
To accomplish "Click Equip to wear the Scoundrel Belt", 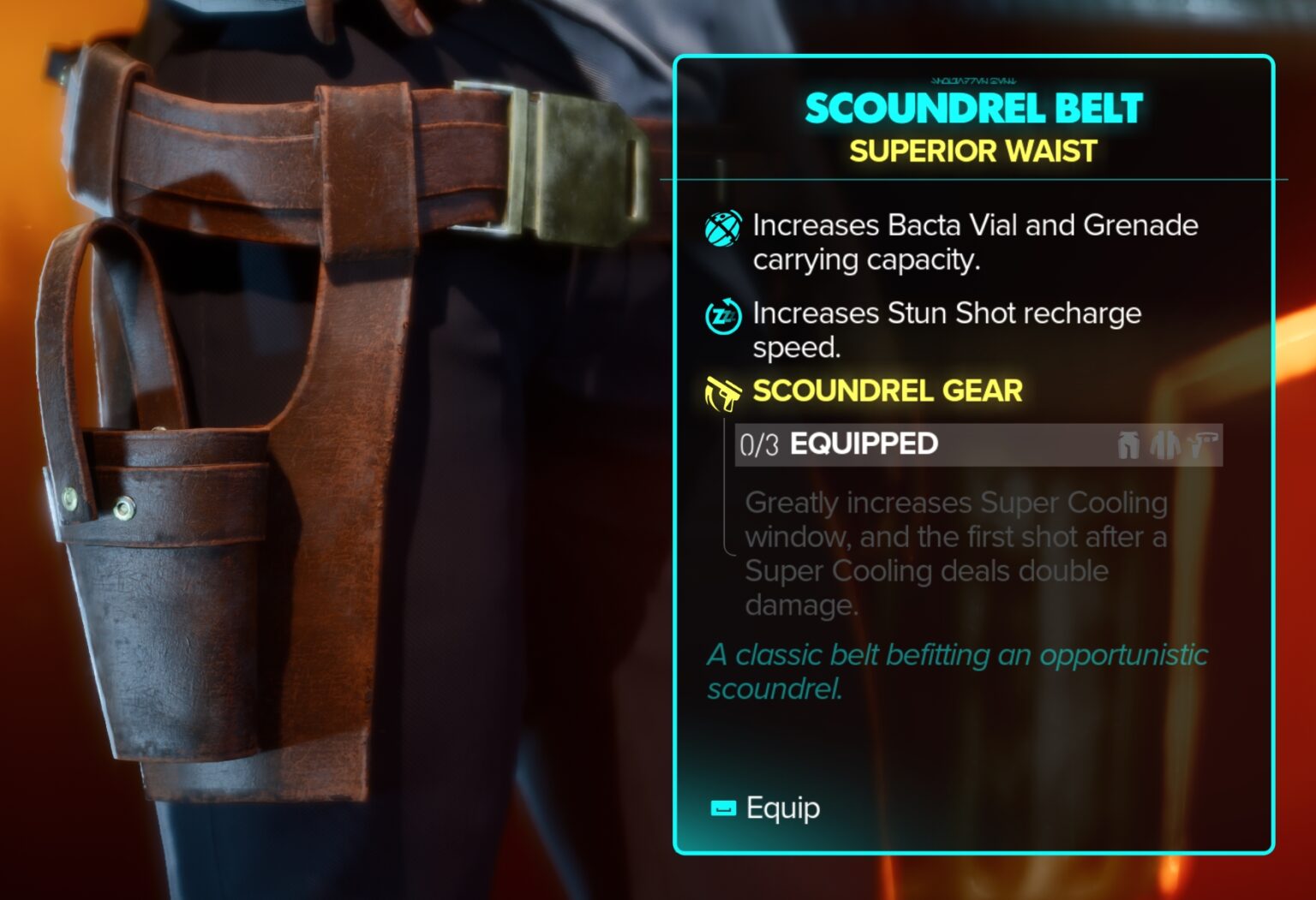I will coord(781,806).
